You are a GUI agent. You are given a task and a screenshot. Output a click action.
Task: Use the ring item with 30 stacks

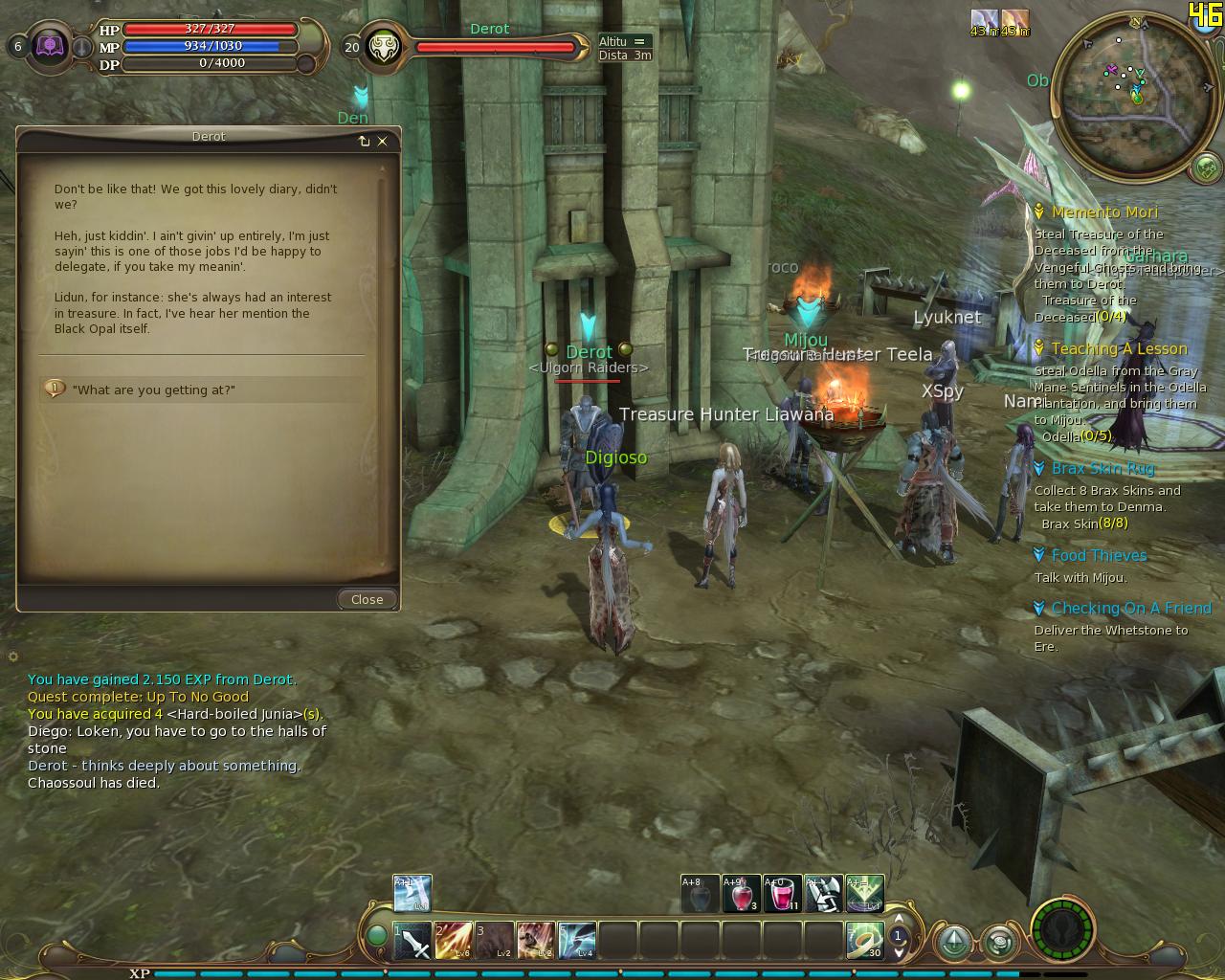pos(864,941)
